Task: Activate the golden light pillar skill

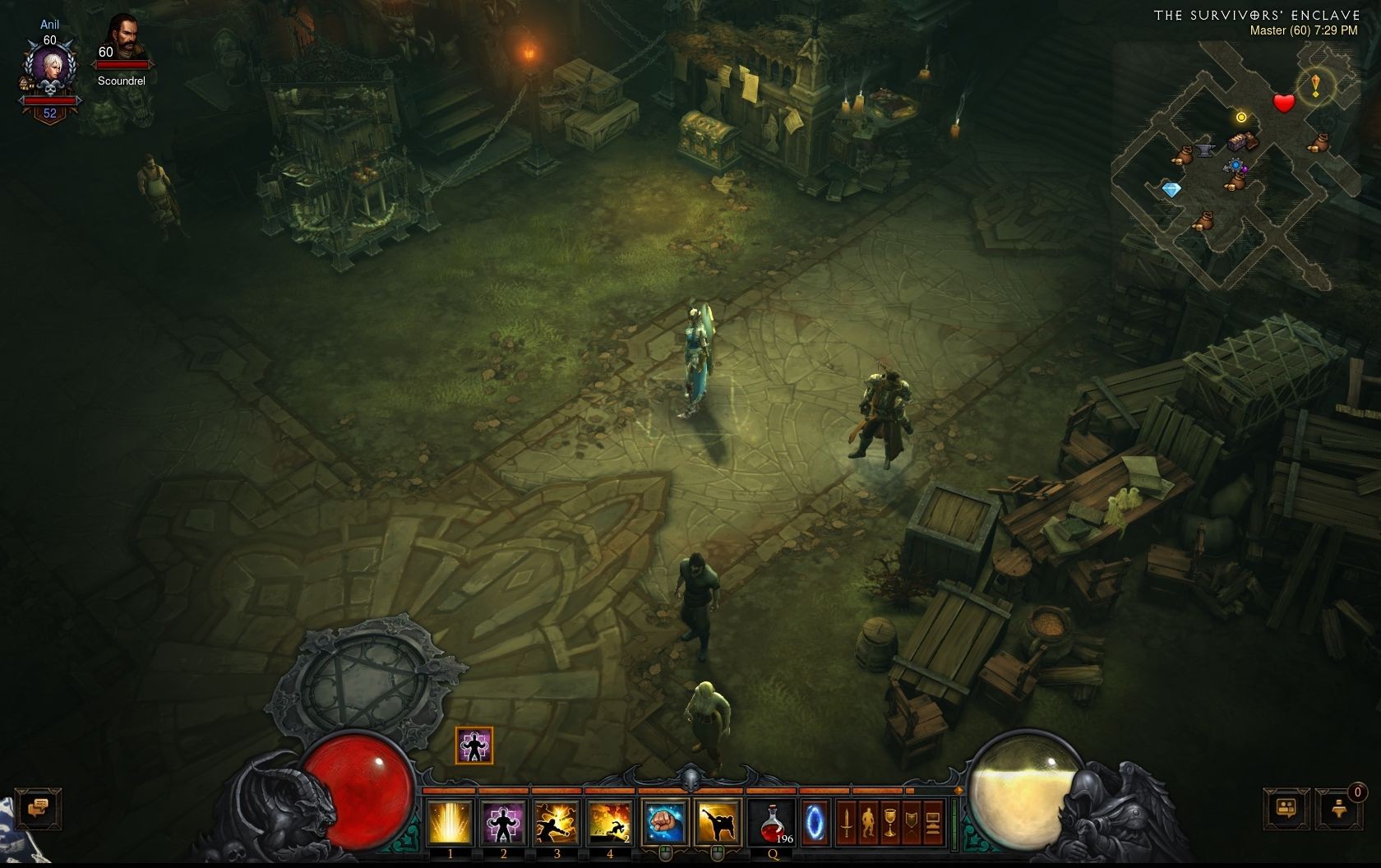Action: [450, 822]
